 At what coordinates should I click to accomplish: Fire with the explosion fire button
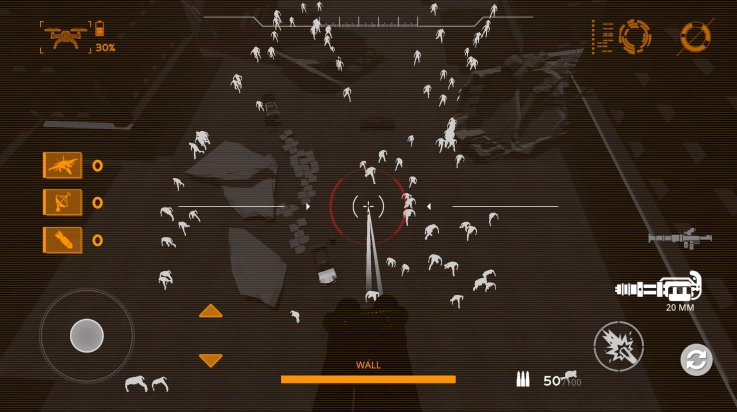pos(618,348)
